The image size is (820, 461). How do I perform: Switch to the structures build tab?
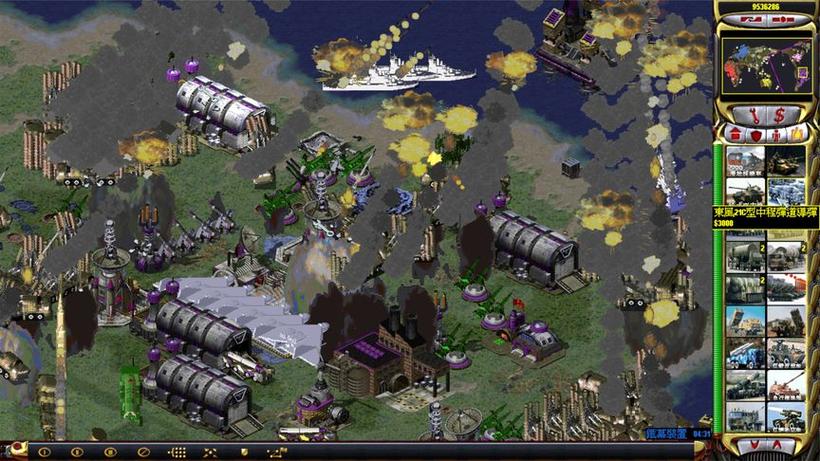[735, 134]
